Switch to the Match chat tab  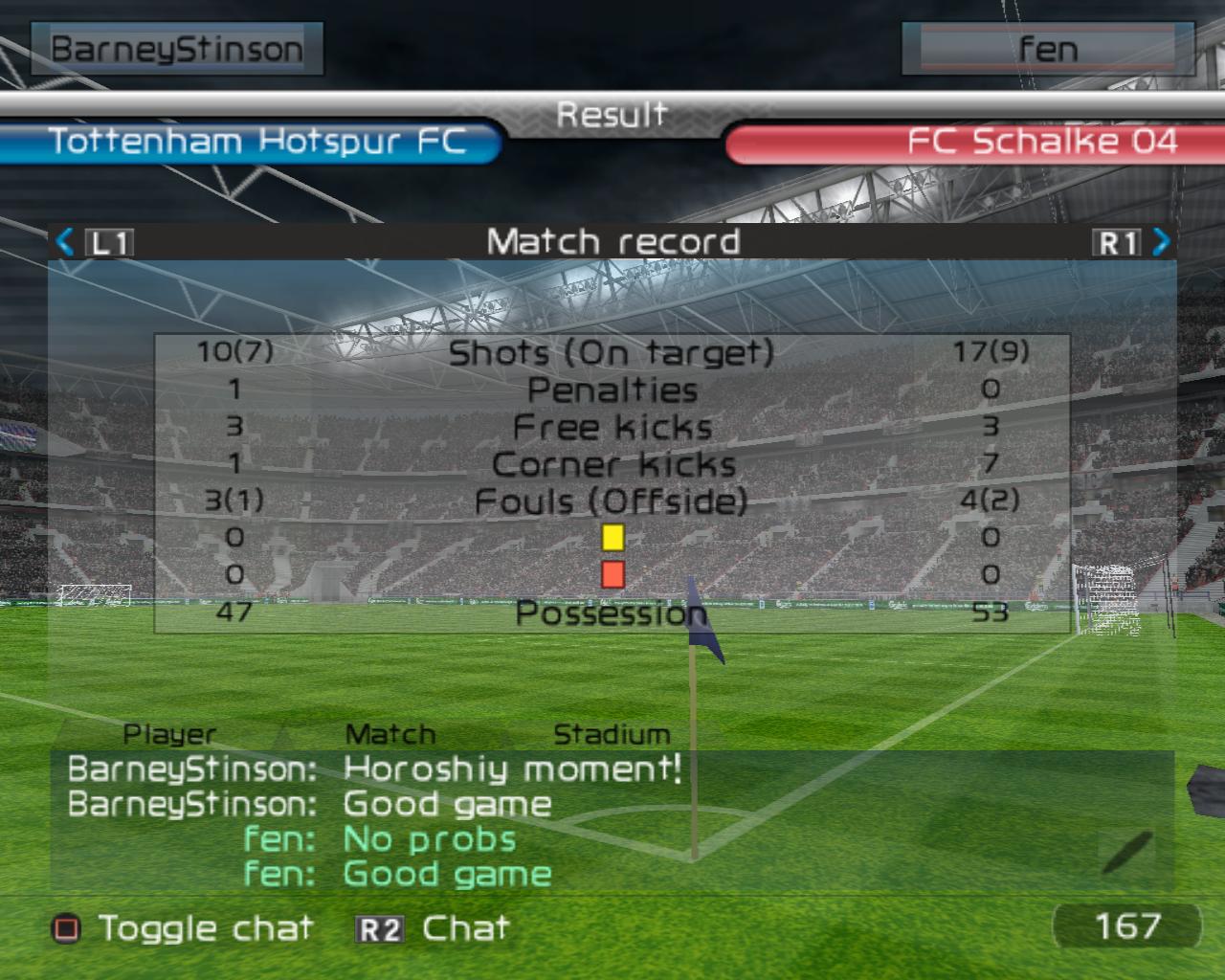tap(390, 735)
